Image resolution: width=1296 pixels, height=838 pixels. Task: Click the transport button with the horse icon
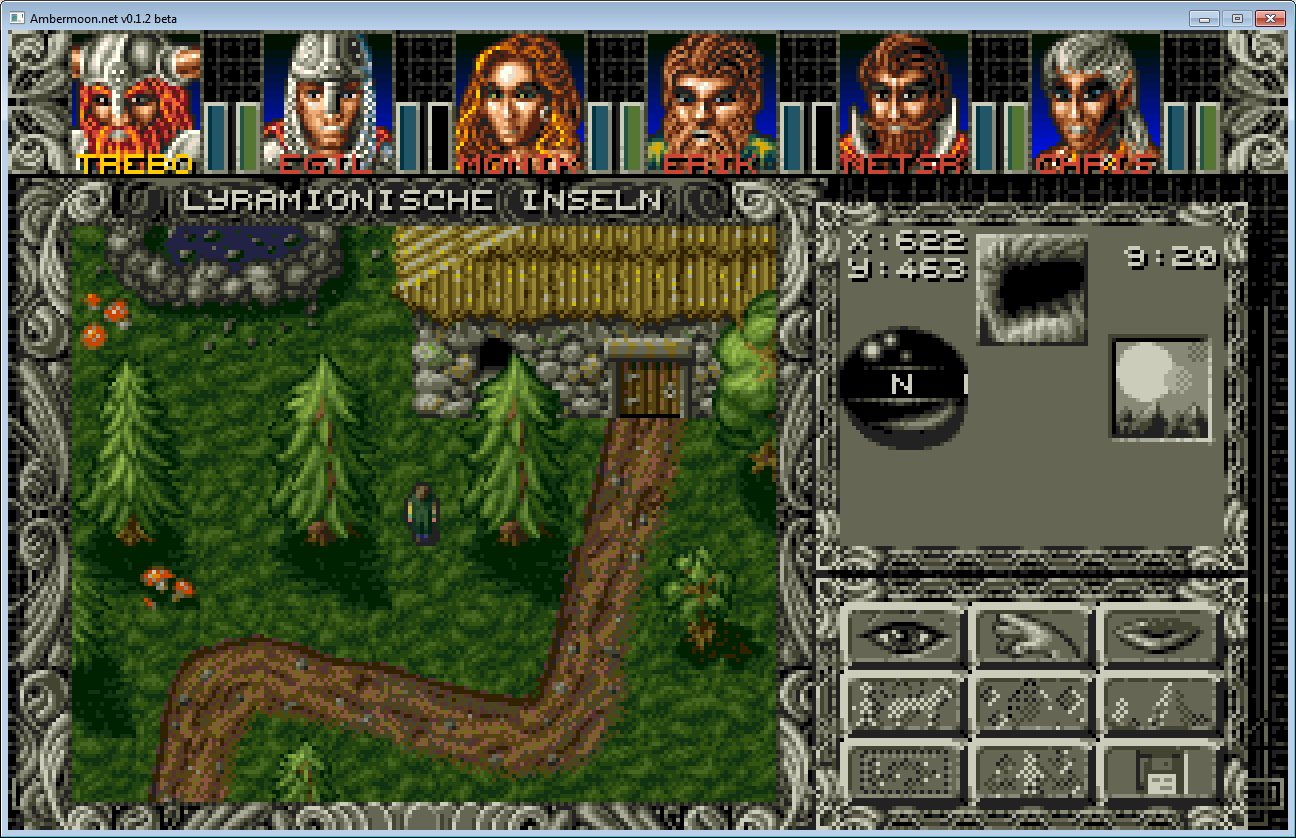coord(905,703)
